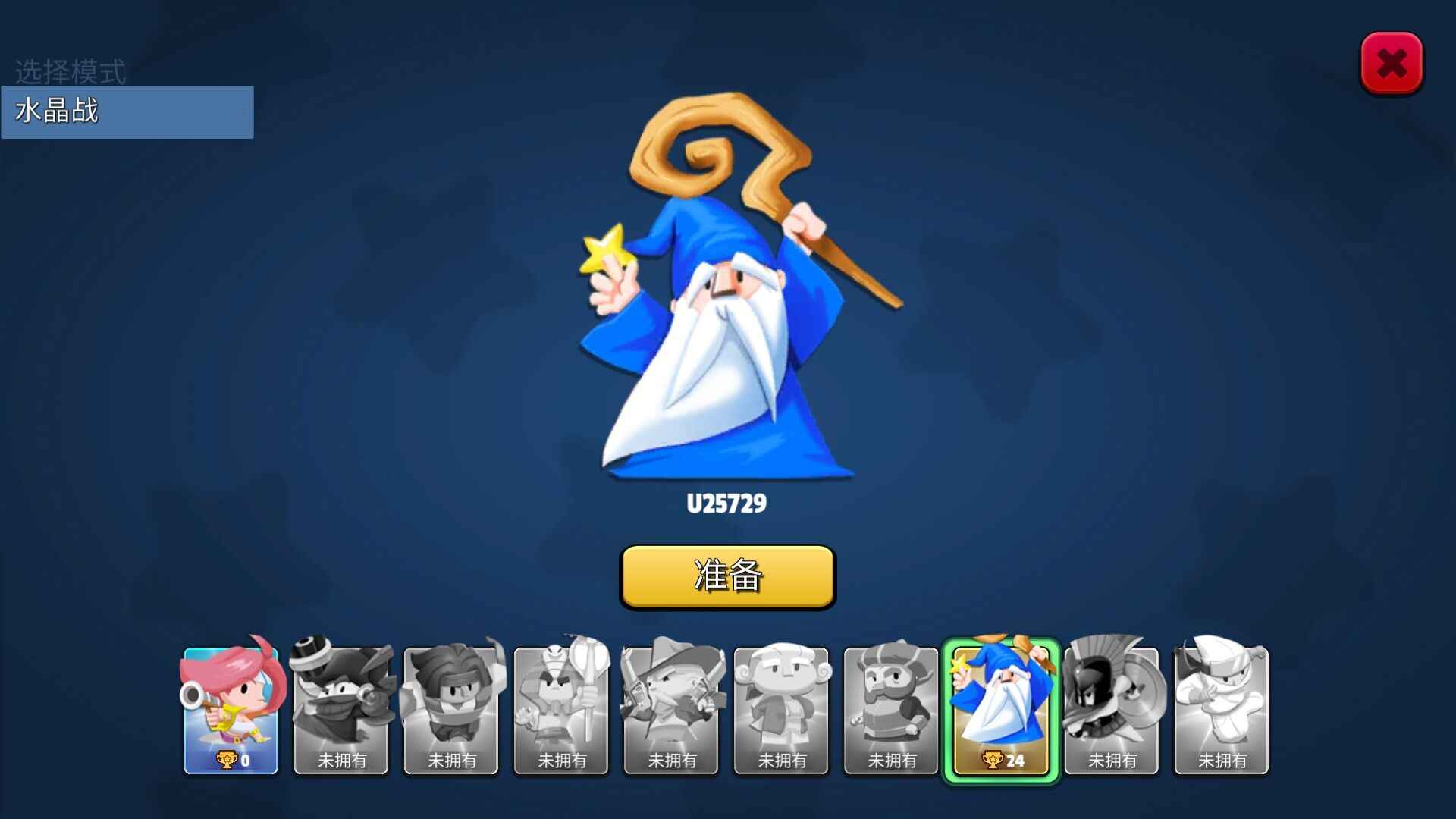Choose the pirate character icon
This screenshot has height=819, width=1456.
[341, 705]
